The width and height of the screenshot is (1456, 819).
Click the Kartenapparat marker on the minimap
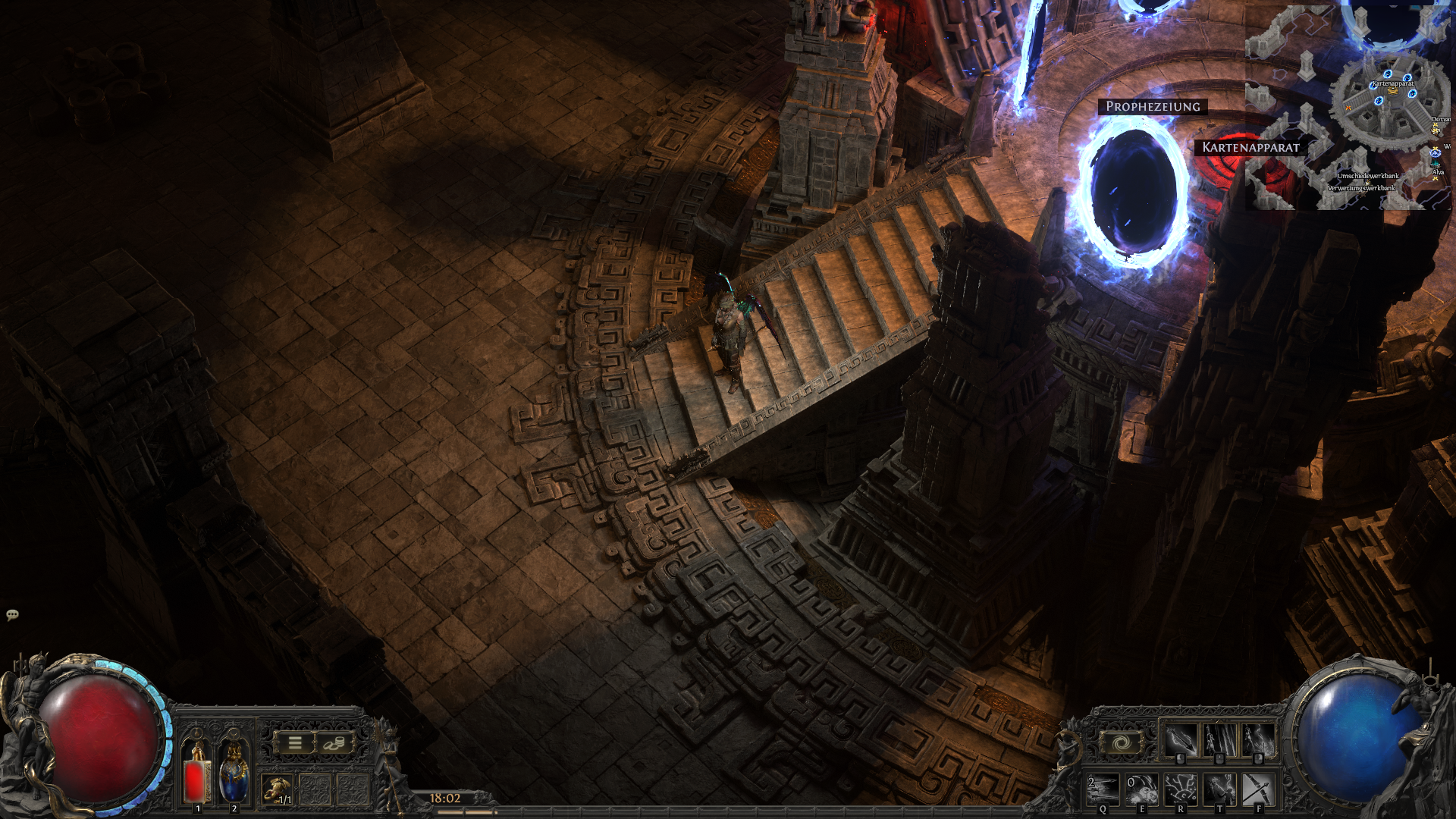tap(1392, 88)
